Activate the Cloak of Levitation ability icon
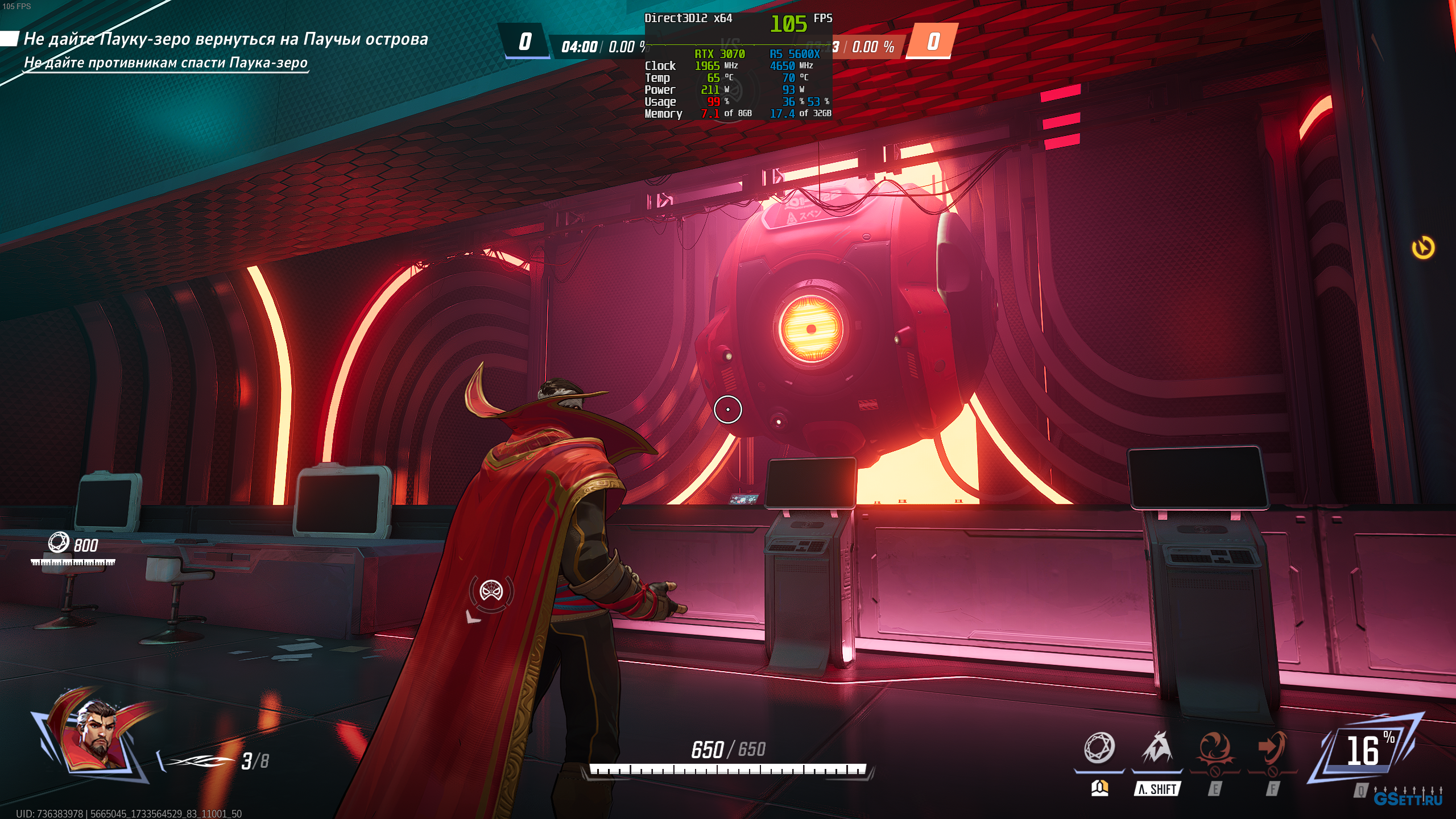 1156,748
